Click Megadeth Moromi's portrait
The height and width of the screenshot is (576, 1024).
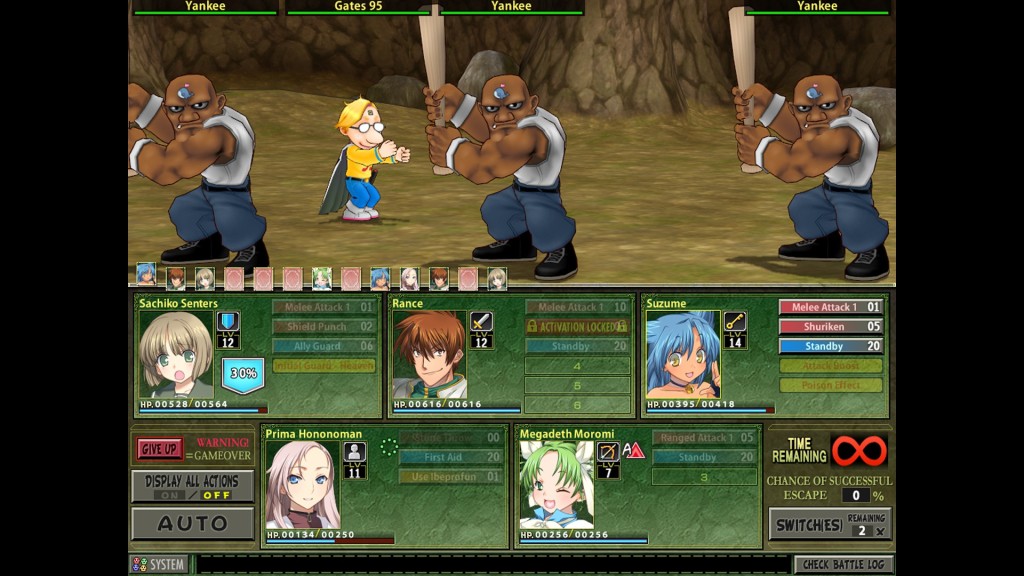tap(556, 485)
